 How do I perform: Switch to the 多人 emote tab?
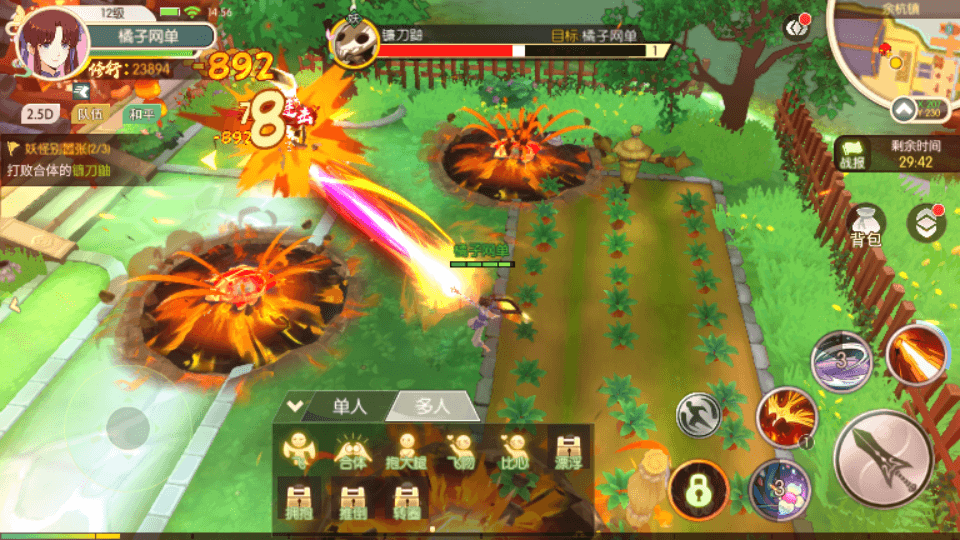click(432, 406)
